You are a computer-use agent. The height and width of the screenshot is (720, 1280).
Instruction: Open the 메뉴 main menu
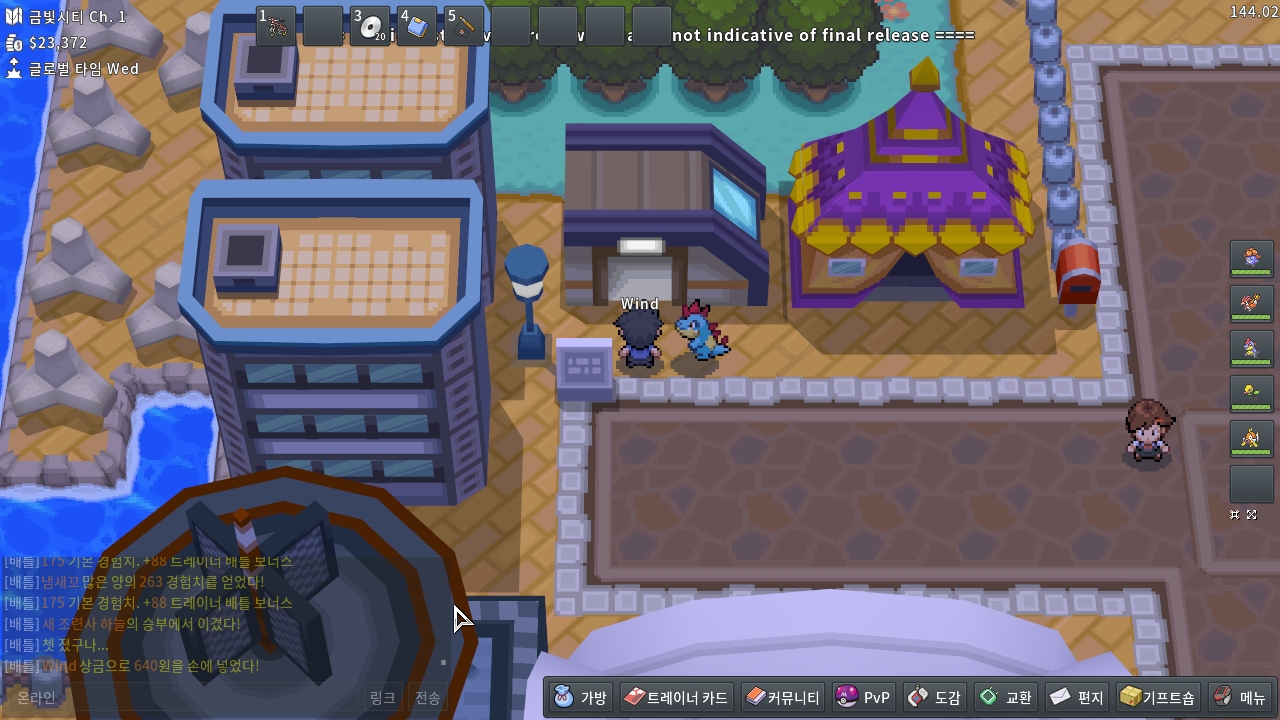point(1240,697)
